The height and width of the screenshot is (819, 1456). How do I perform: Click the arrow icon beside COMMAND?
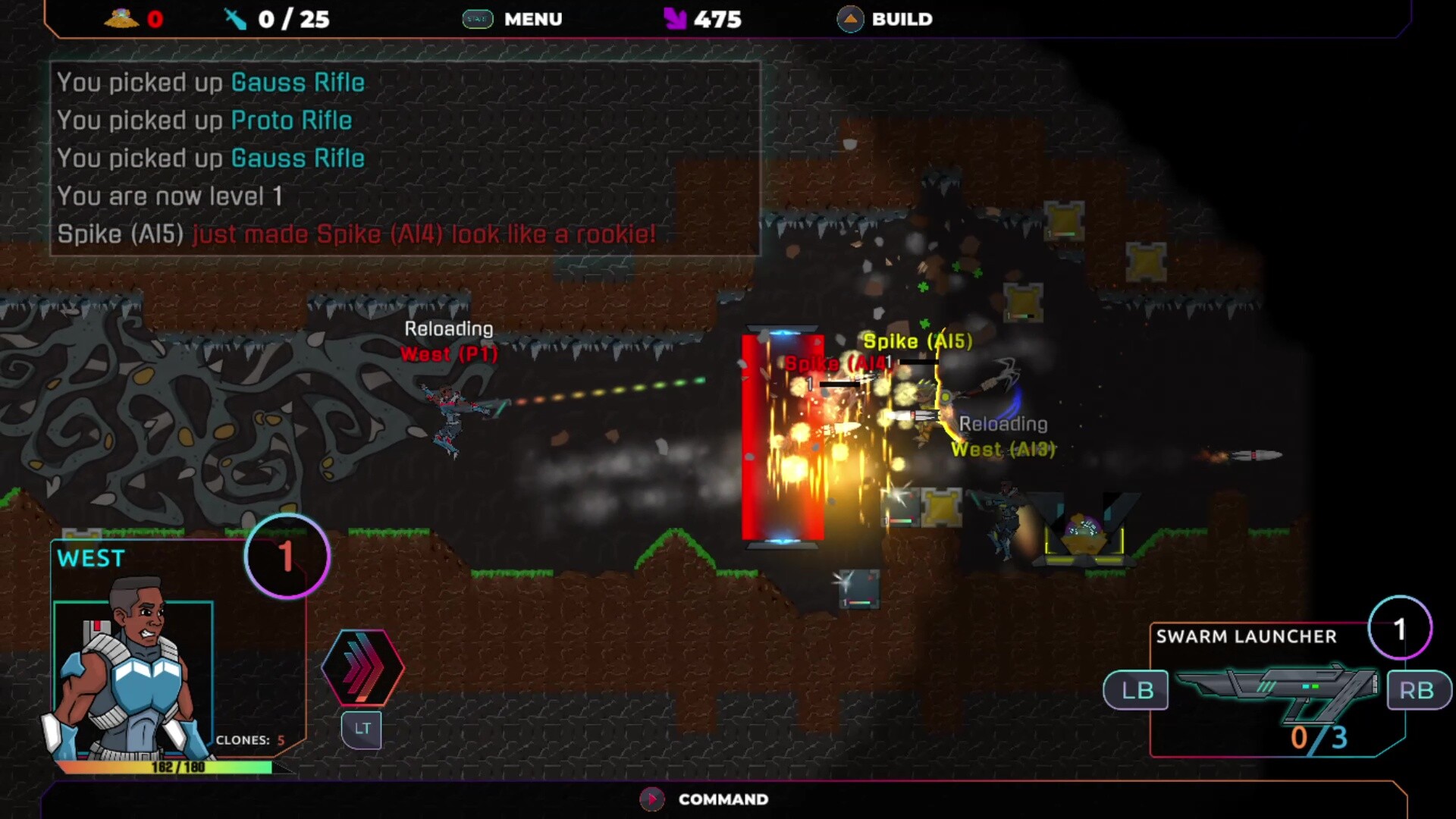651,799
